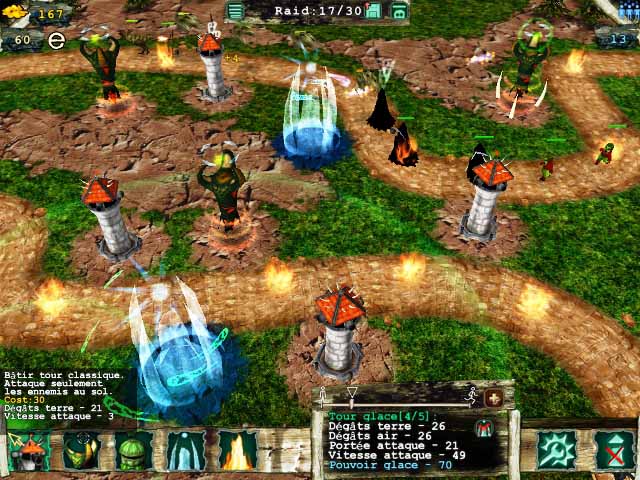Click the green shirt icon in tower info
This screenshot has width=640, height=480.
coord(484,427)
